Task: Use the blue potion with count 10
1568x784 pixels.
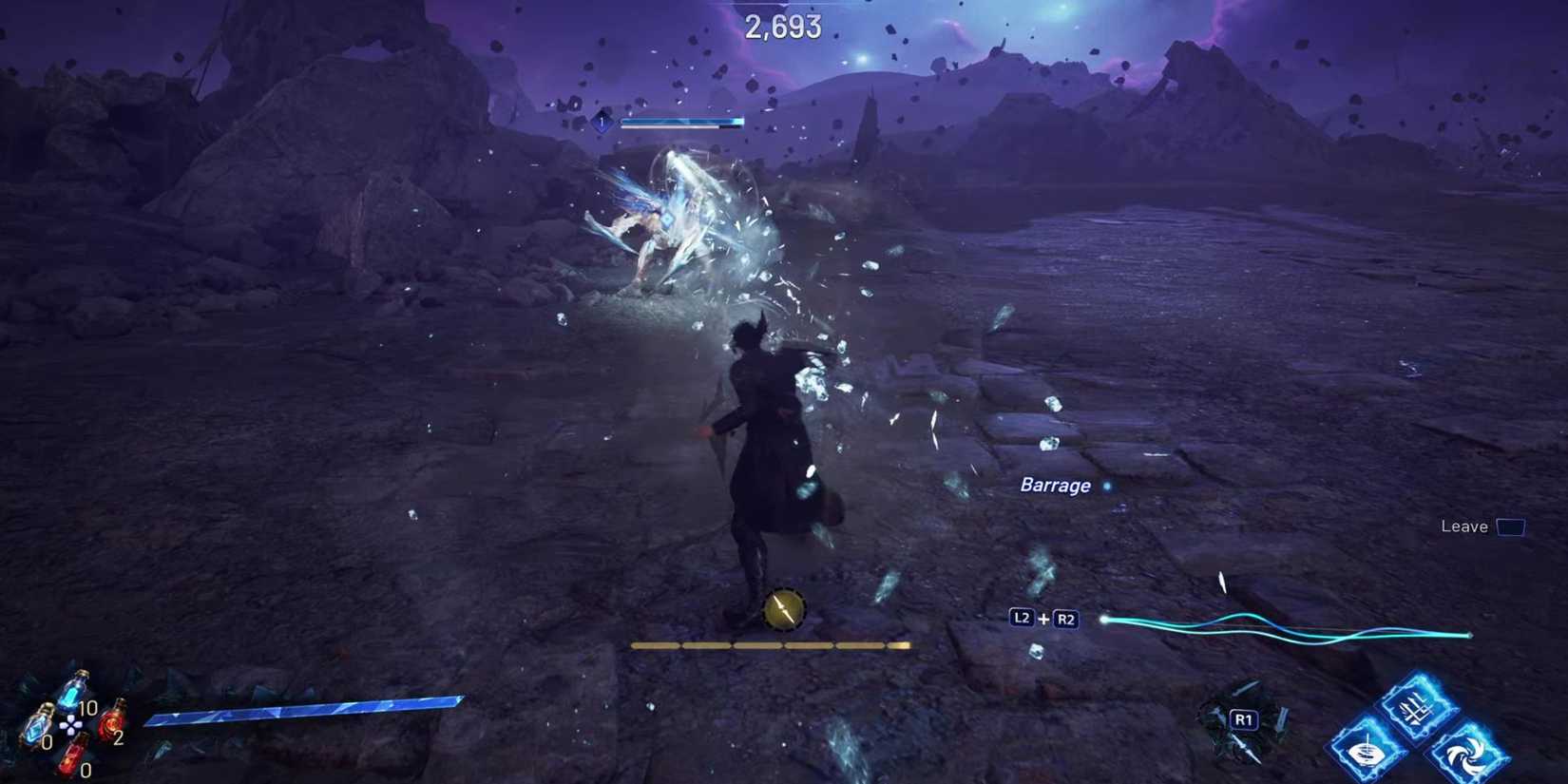Action: (x=74, y=691)
